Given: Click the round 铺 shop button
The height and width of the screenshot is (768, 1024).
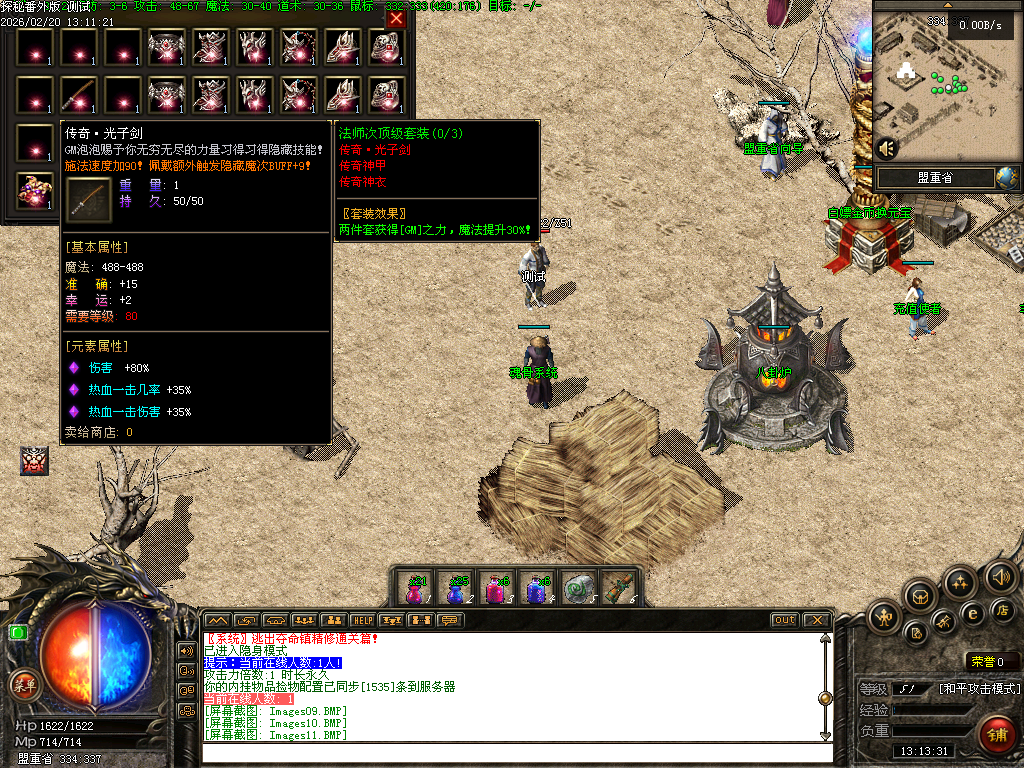Looking at the screenshot, I should point(996,734).
